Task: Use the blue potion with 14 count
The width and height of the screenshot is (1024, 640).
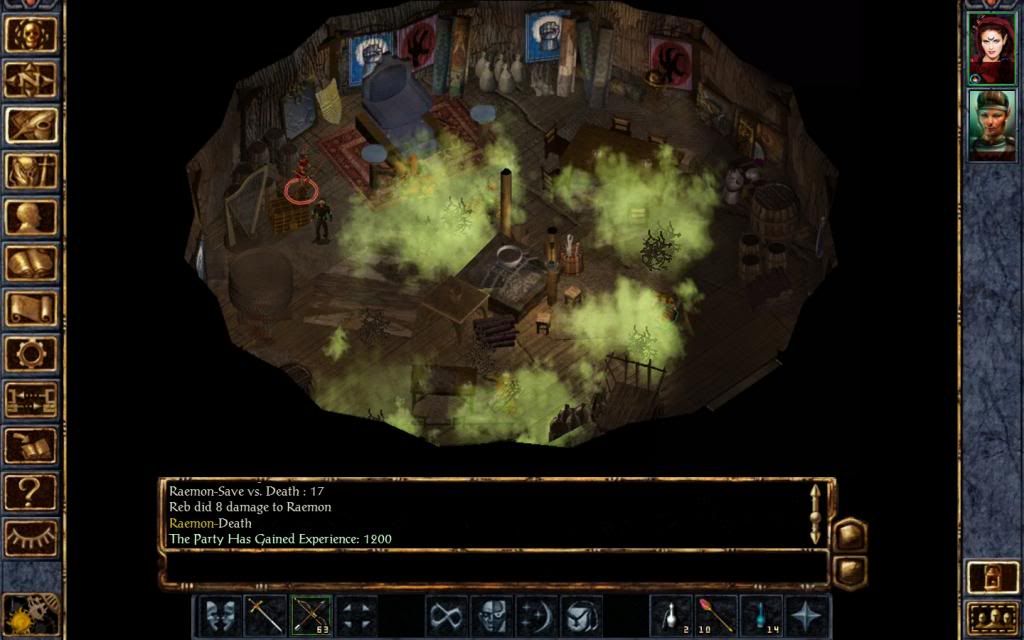Action: 760,615
